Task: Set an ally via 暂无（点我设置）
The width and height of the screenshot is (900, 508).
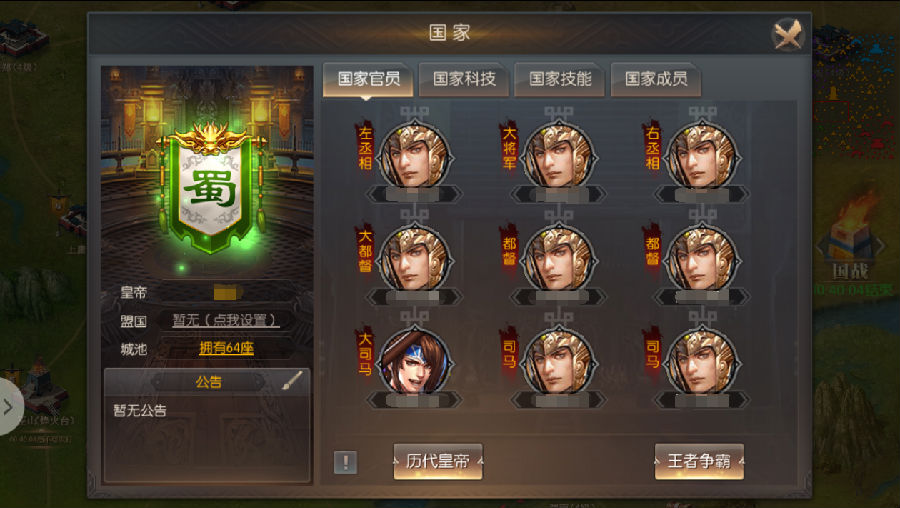Action: (225, 321)
